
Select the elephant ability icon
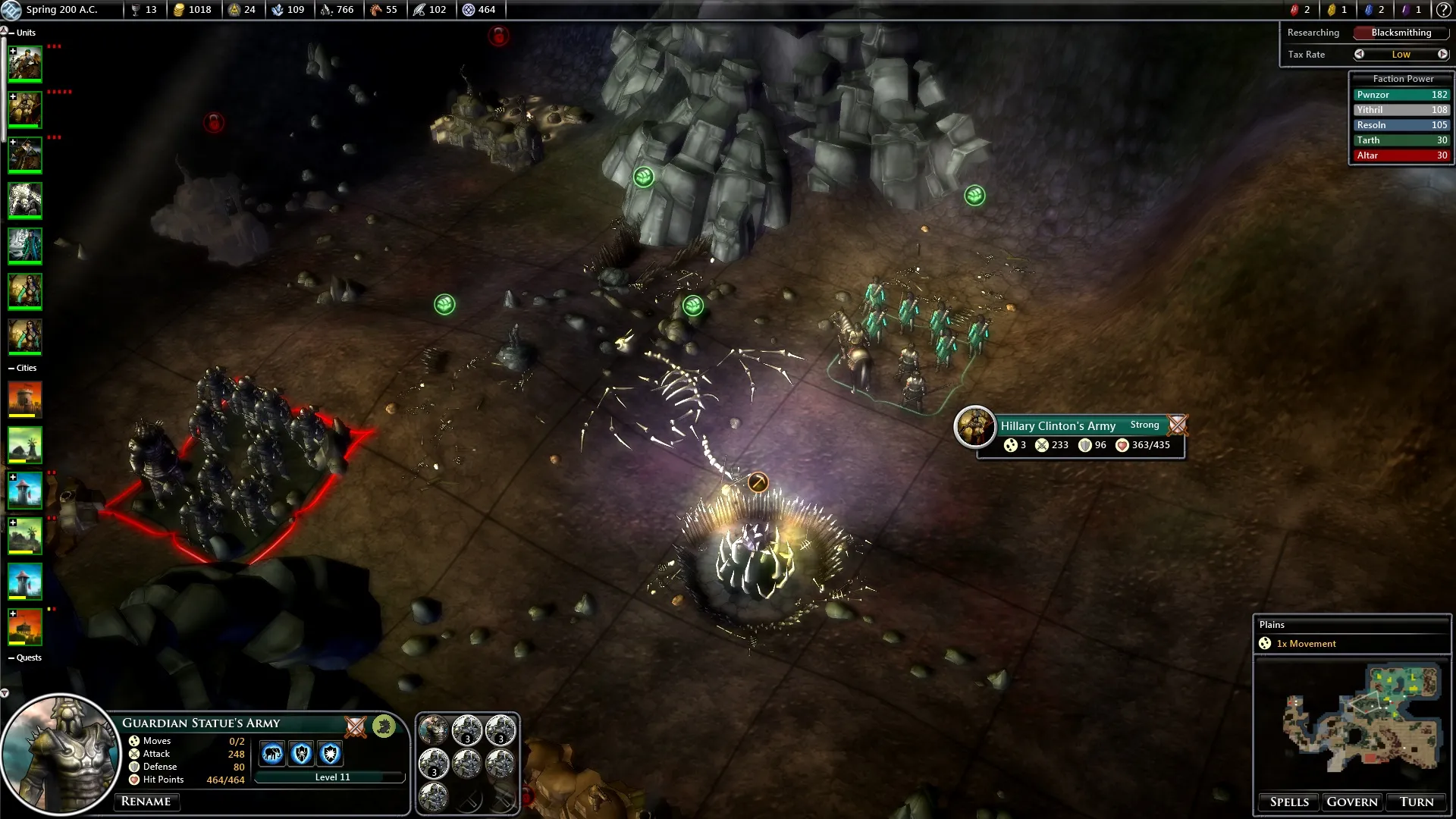click(272, 754)
